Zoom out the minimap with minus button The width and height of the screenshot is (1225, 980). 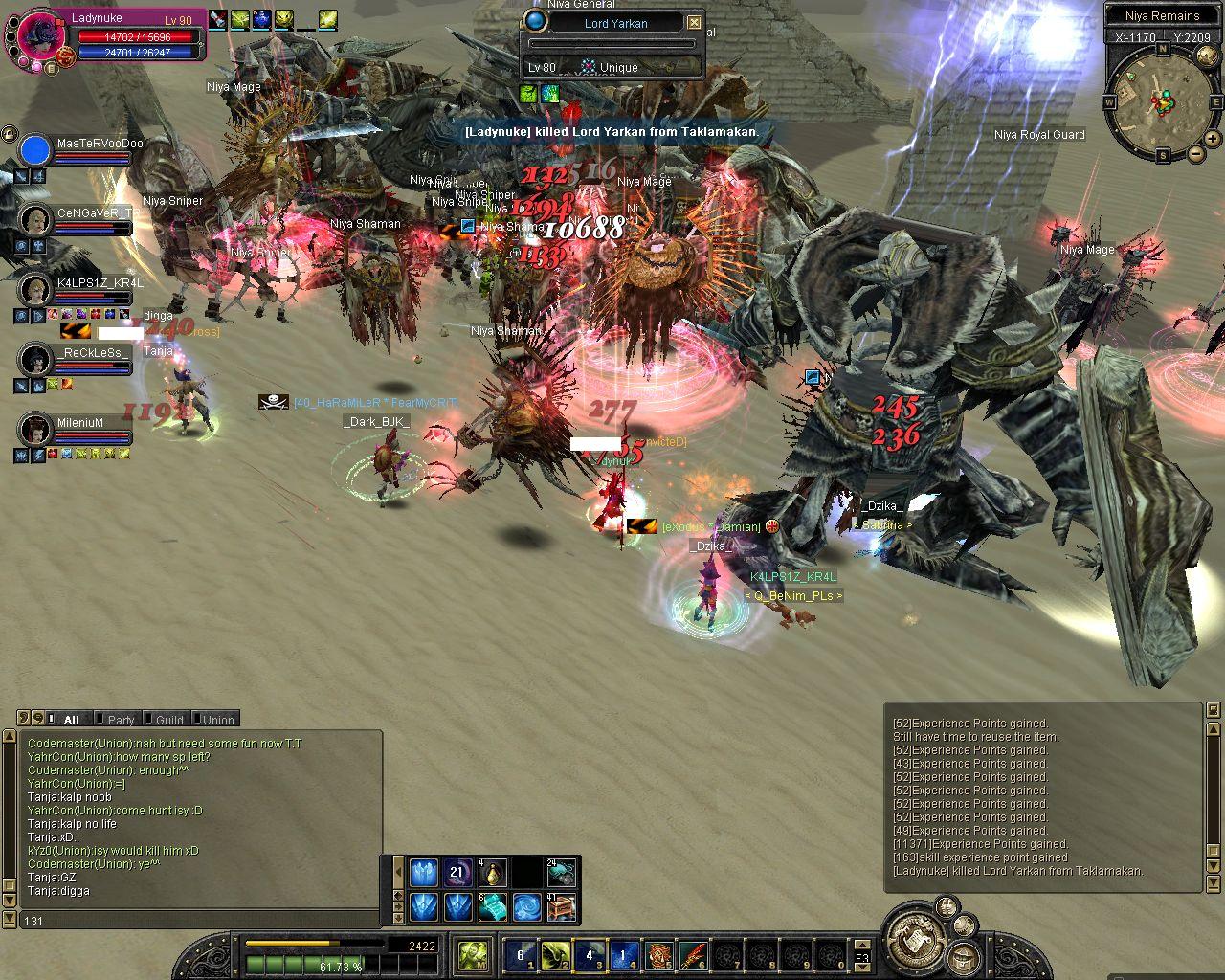[x=1196, y=154]
